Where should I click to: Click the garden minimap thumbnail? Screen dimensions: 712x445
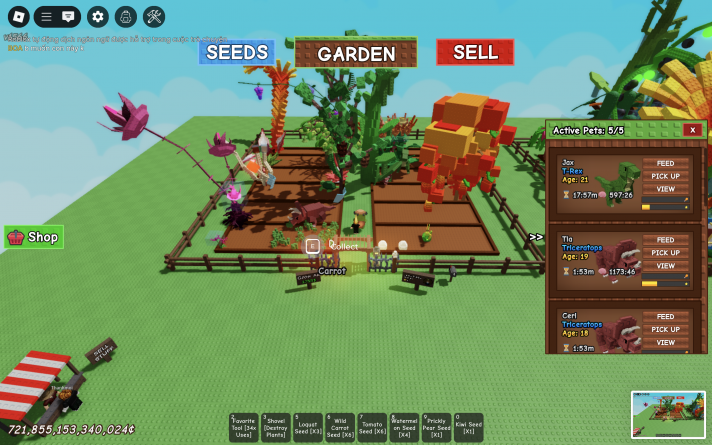668,414
